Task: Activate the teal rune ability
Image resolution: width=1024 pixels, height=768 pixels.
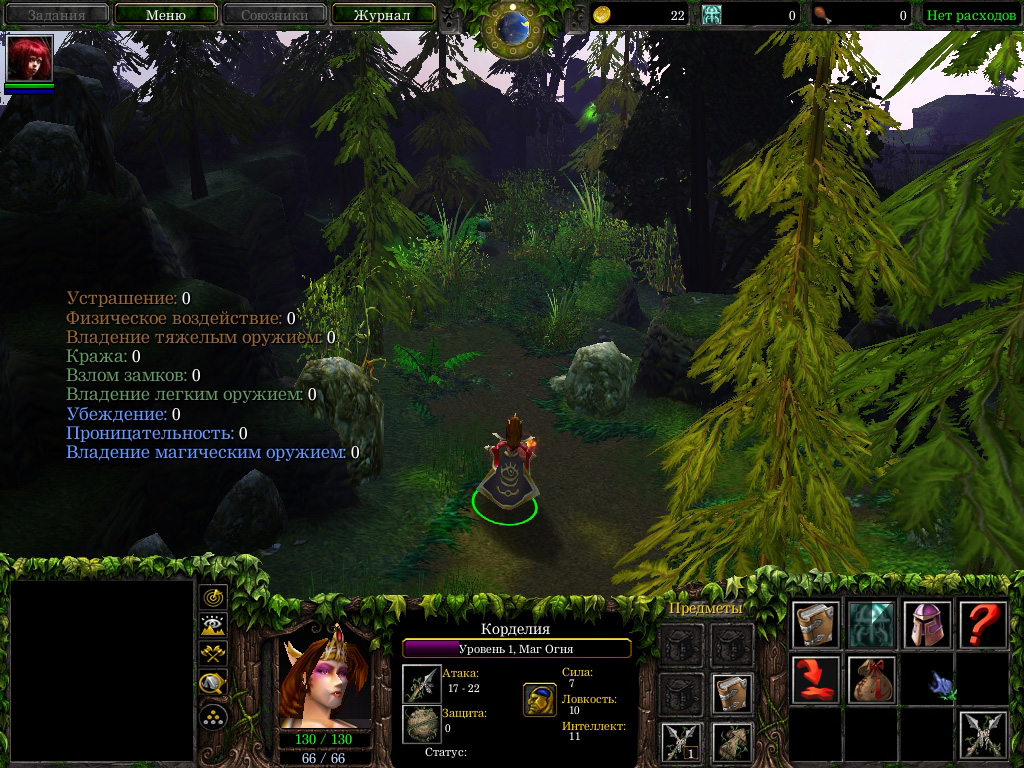Action: (870, 625)
